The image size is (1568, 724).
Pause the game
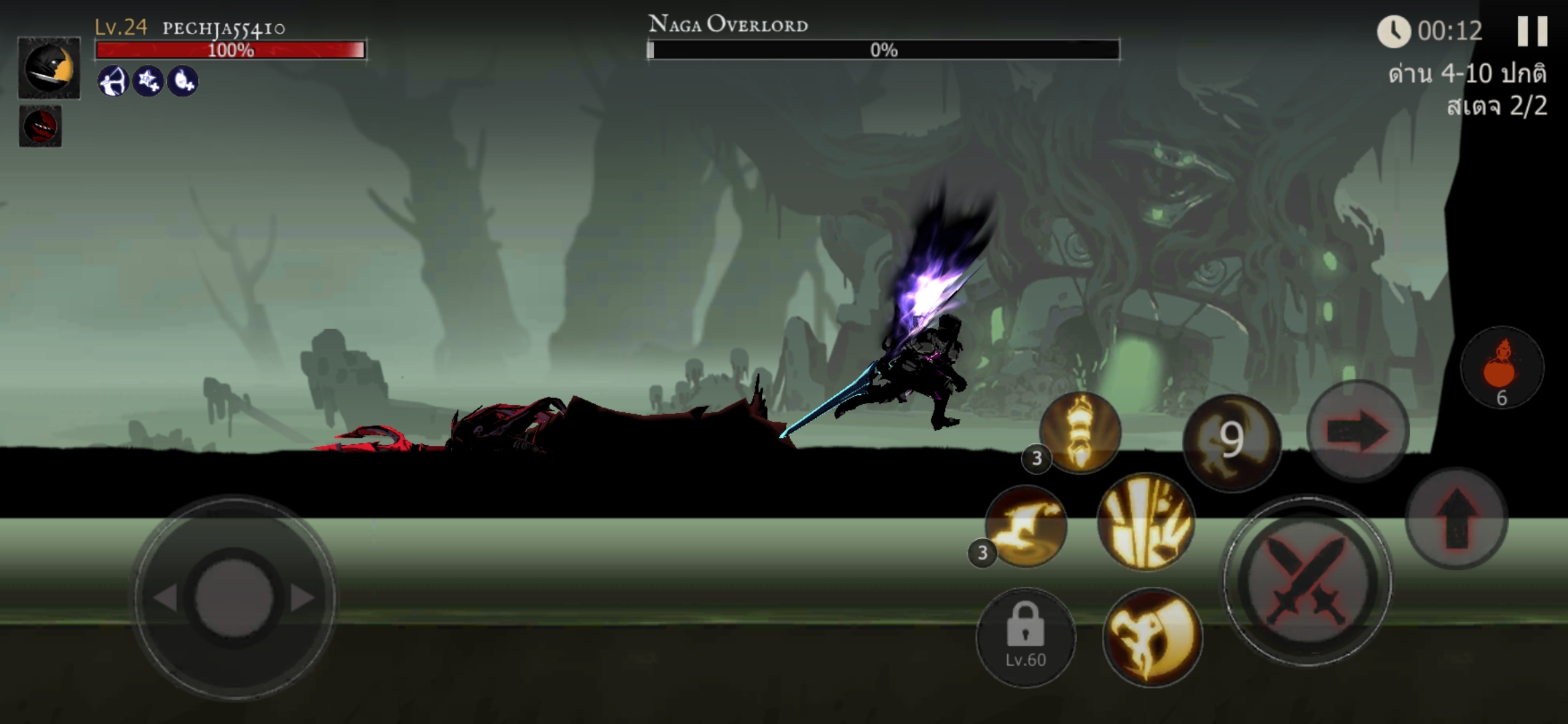[1532, 31]
